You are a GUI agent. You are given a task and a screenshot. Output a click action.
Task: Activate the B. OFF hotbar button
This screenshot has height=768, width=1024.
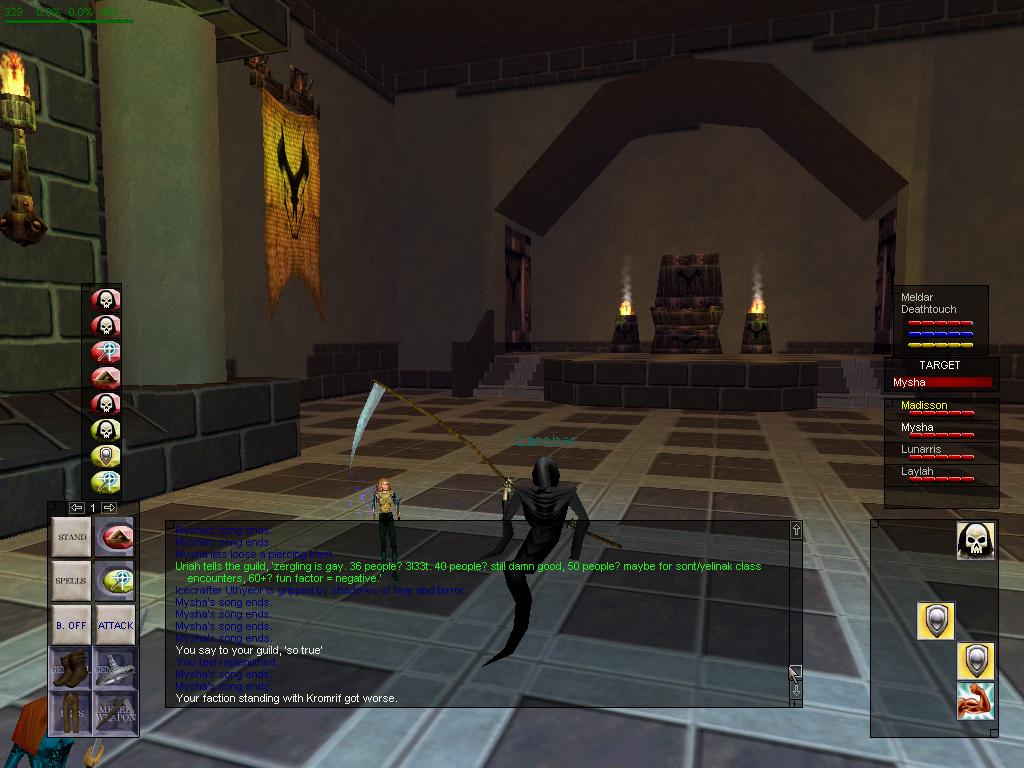[x=71, y=625]
